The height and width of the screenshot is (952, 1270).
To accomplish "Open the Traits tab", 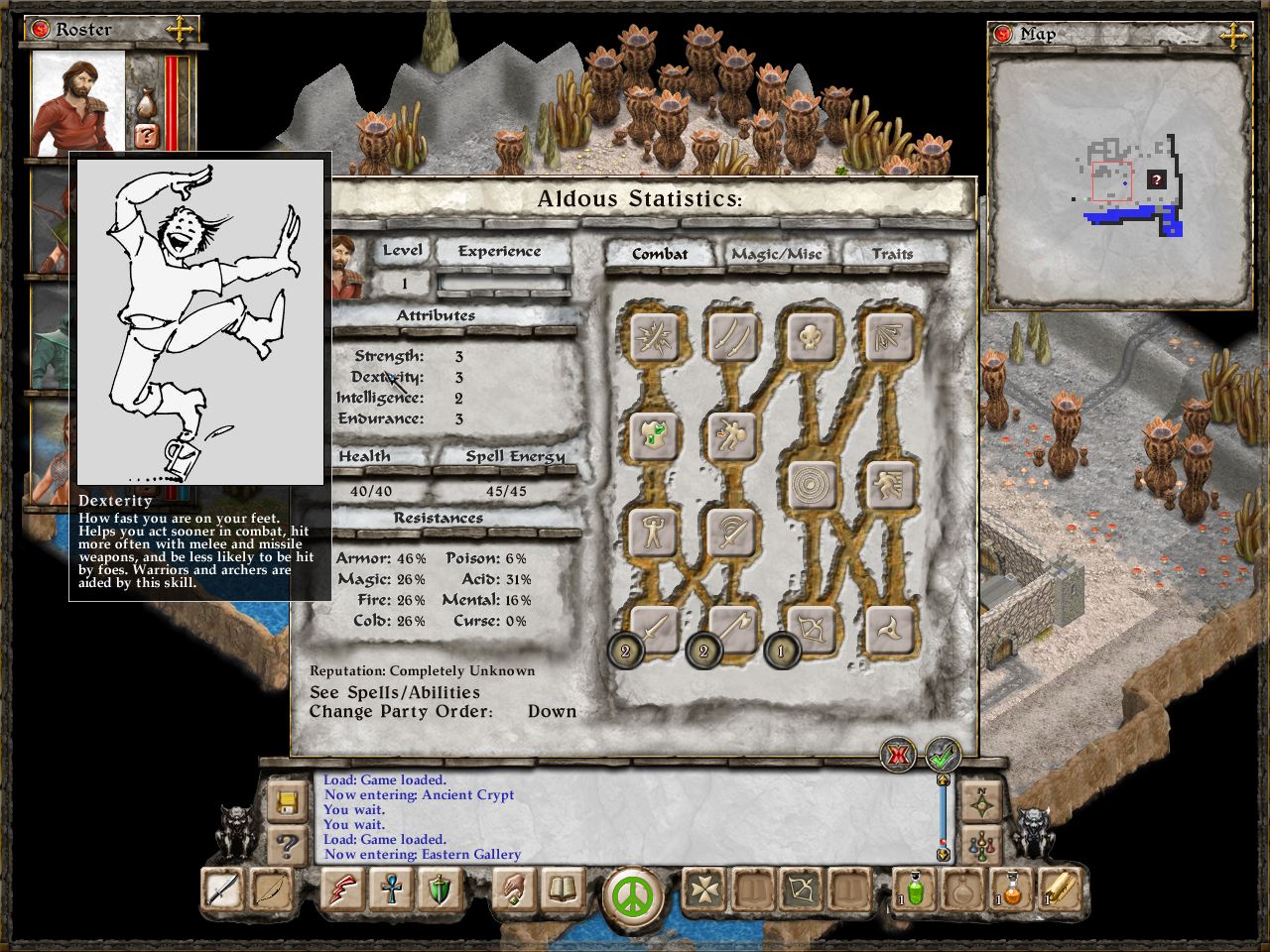I will click(892, 254).
